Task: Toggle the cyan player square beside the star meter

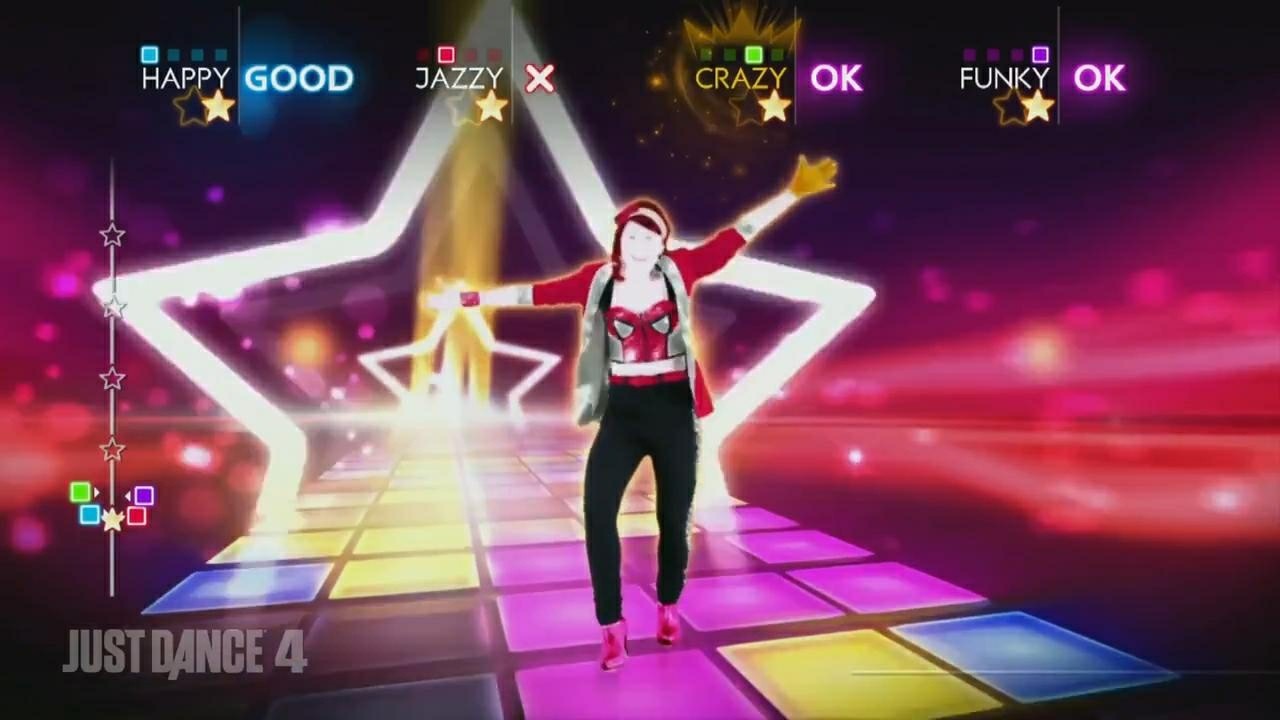Action: 90,515
